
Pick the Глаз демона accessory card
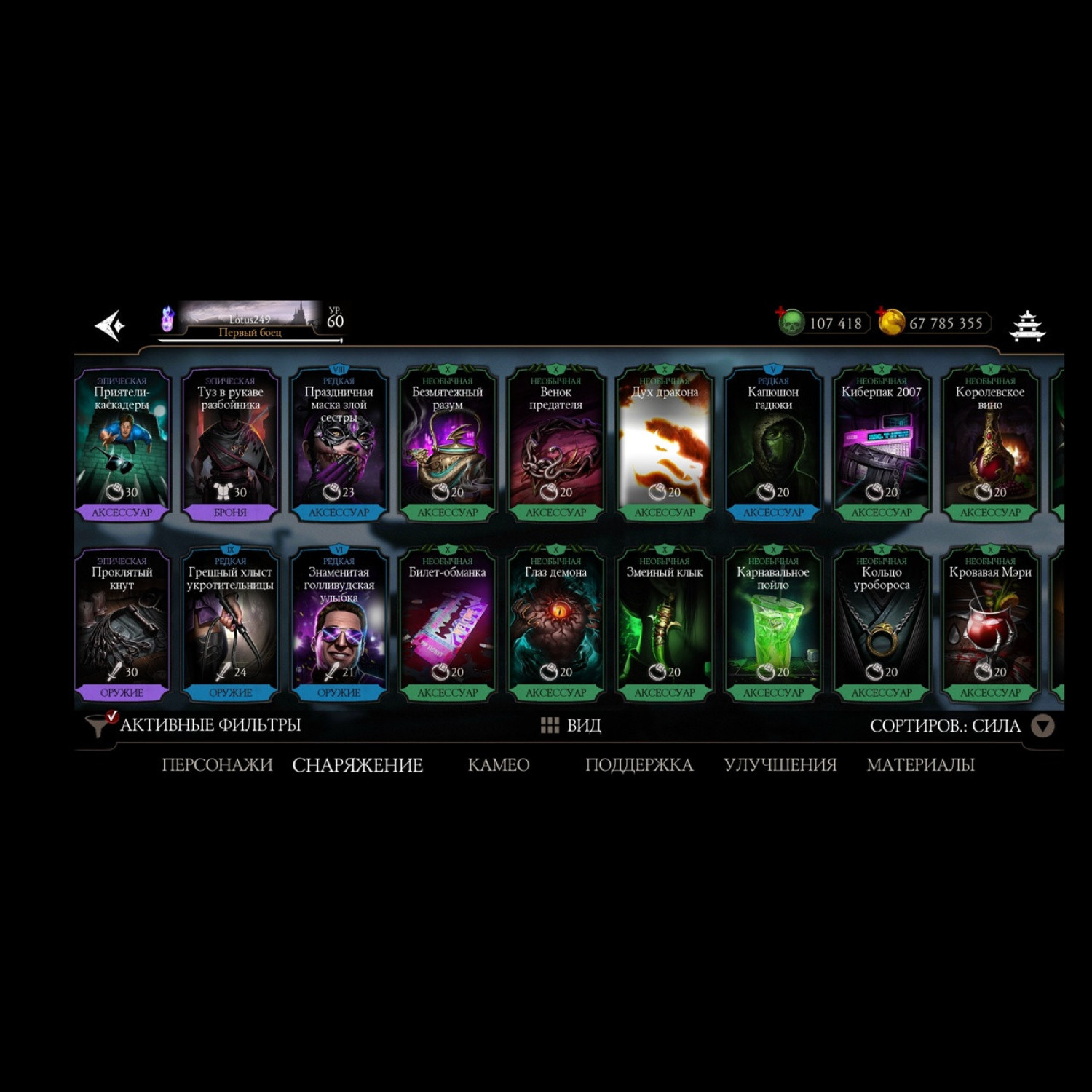555,625
